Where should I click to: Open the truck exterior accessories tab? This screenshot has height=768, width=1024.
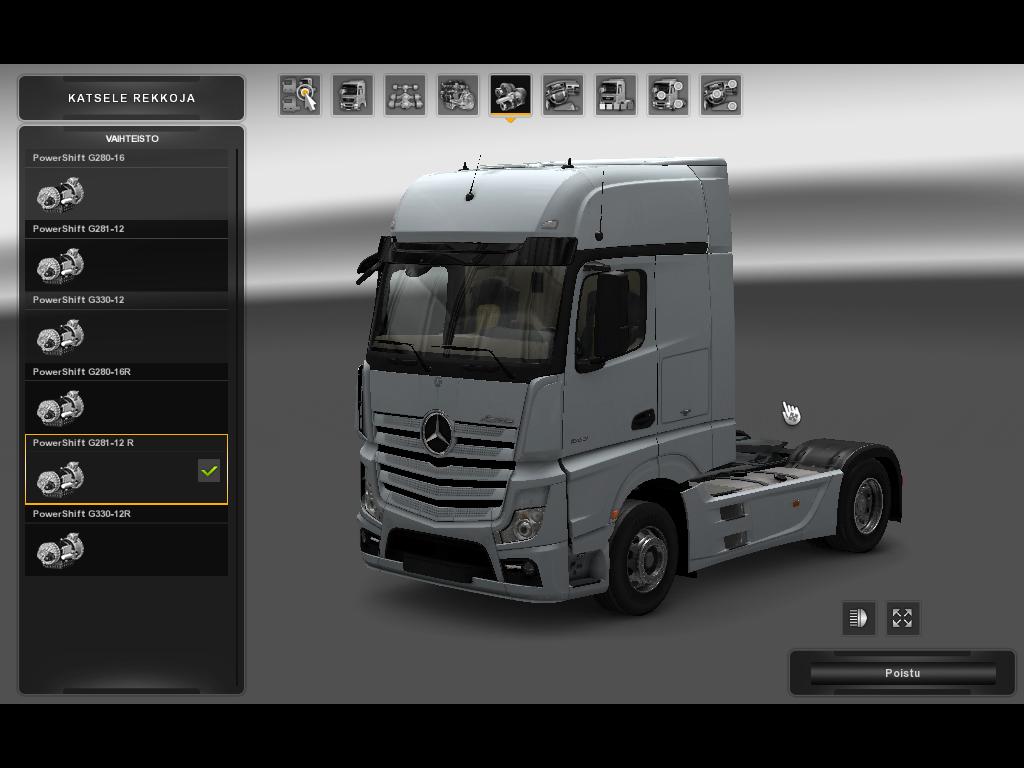click(668, 95)
